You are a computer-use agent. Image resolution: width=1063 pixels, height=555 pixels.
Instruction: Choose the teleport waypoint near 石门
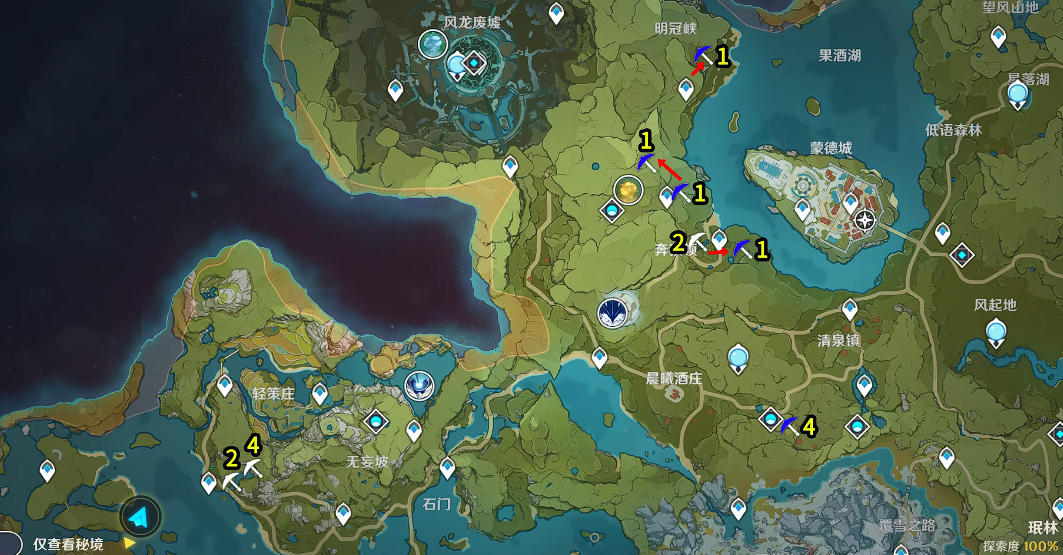pos(447,467)
